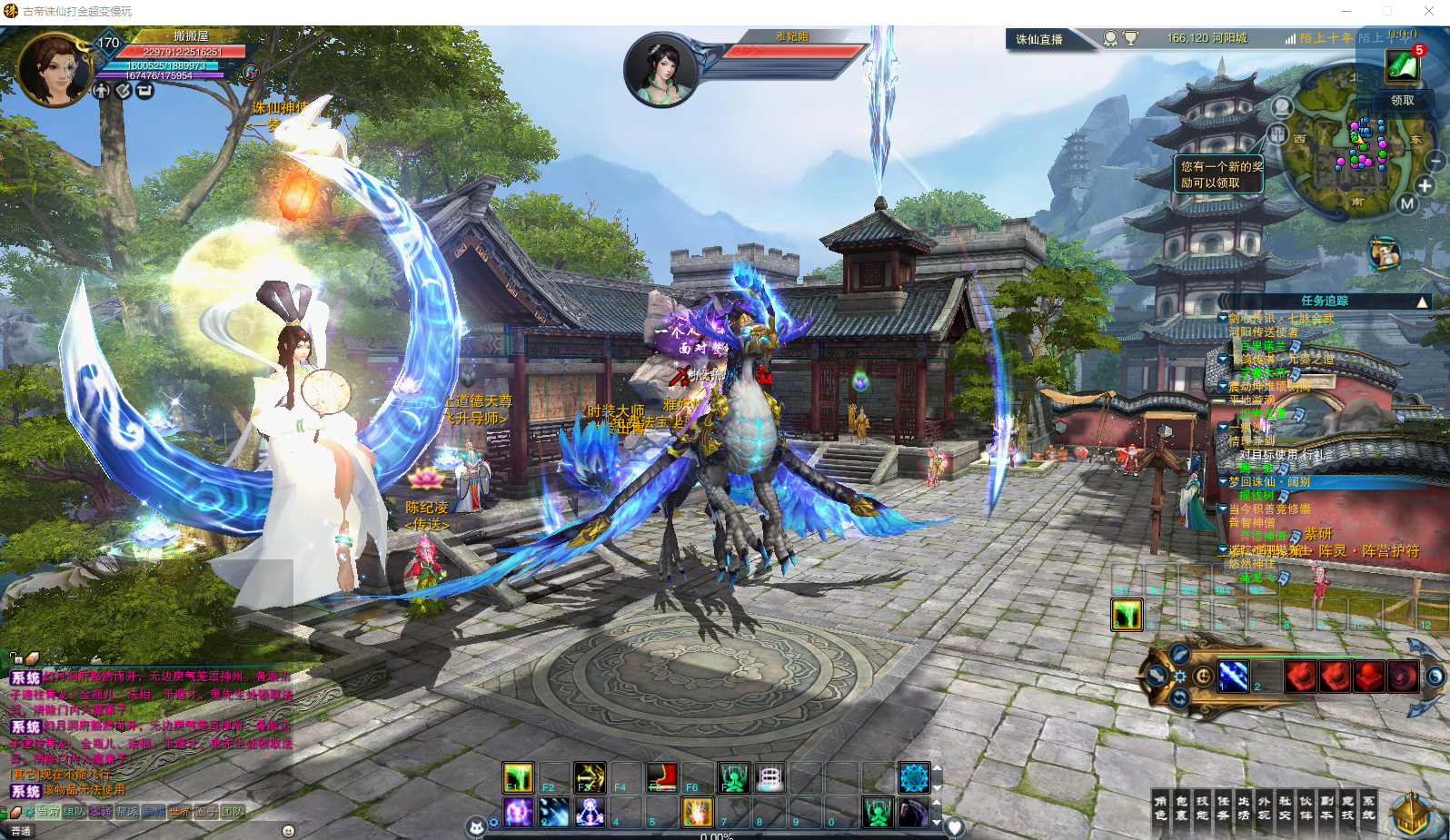Use the fiery burst skill in slot 6
Screen dimensions: 1450x840
[697, 812]
